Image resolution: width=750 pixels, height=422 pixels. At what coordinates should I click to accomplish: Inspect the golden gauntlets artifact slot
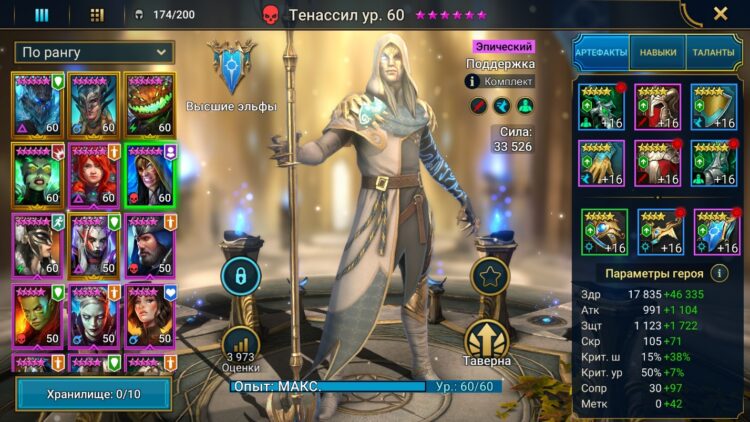[x=602, y=163]
